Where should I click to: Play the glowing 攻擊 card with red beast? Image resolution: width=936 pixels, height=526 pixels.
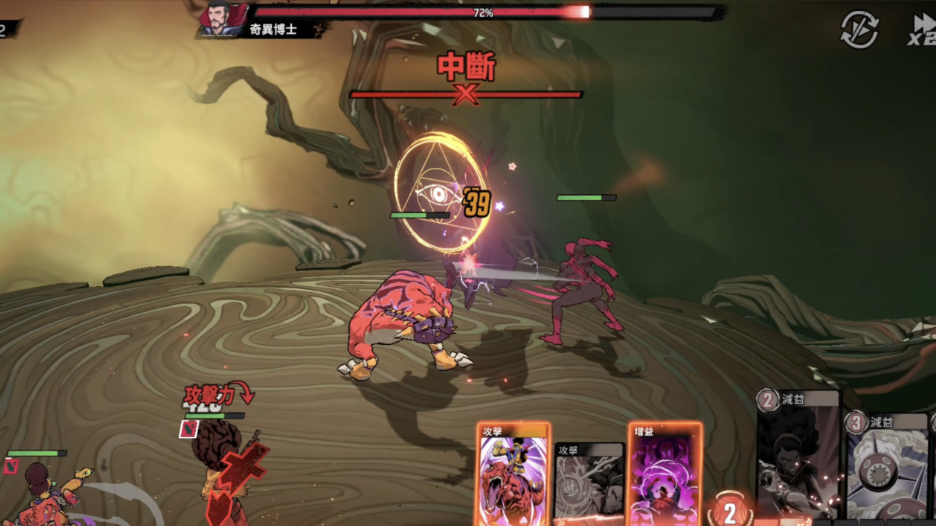(513, 476)
